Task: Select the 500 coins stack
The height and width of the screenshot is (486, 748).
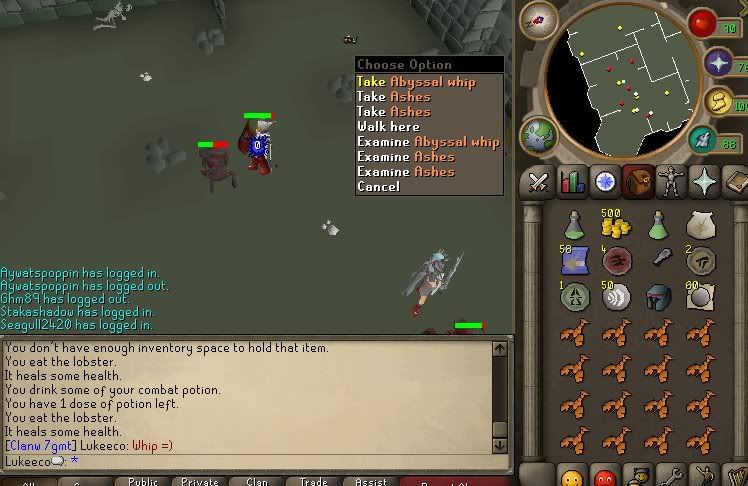Action: tap(617, 224)
